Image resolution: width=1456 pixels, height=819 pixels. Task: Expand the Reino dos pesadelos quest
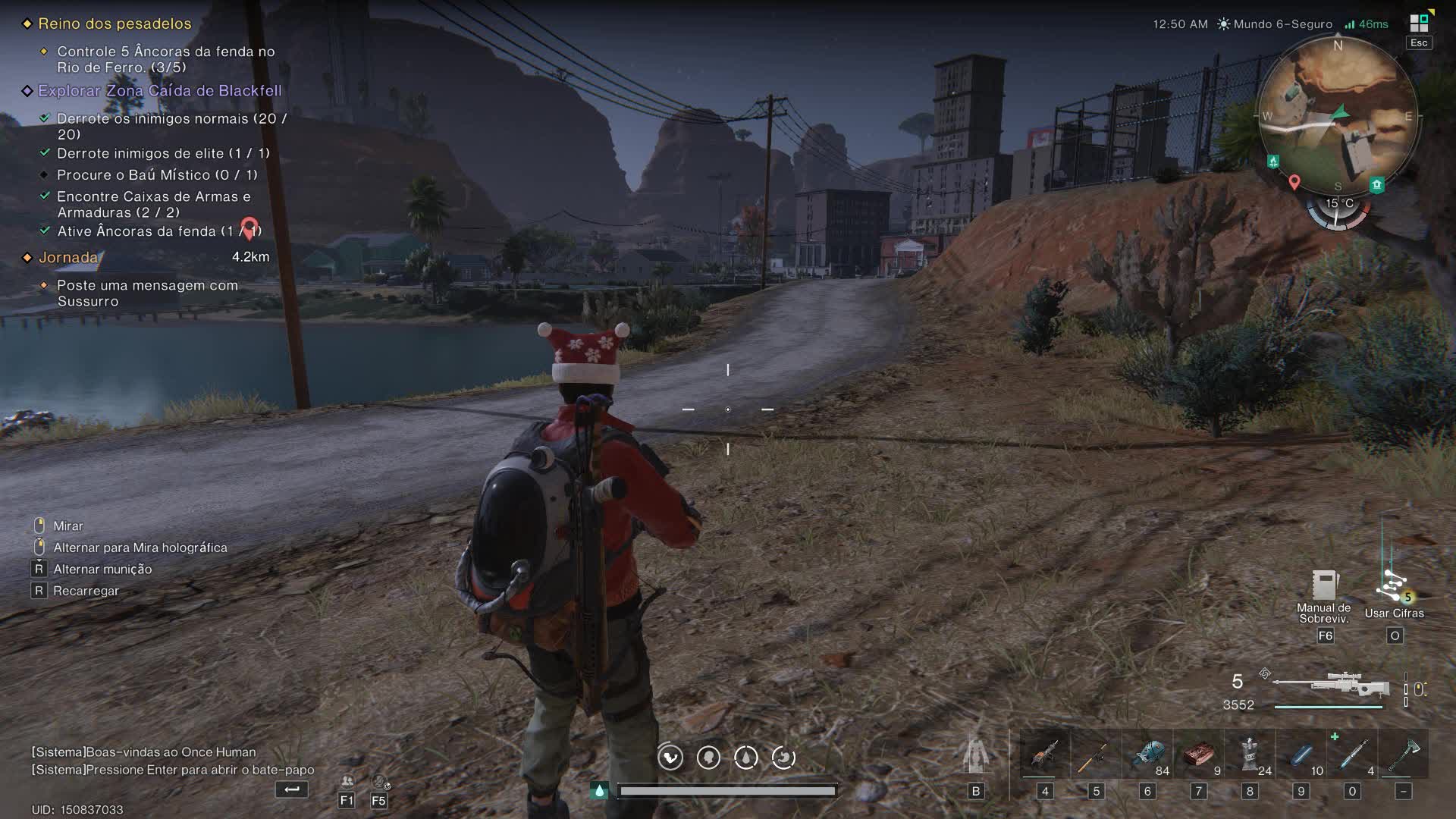[x=115, y=24]
